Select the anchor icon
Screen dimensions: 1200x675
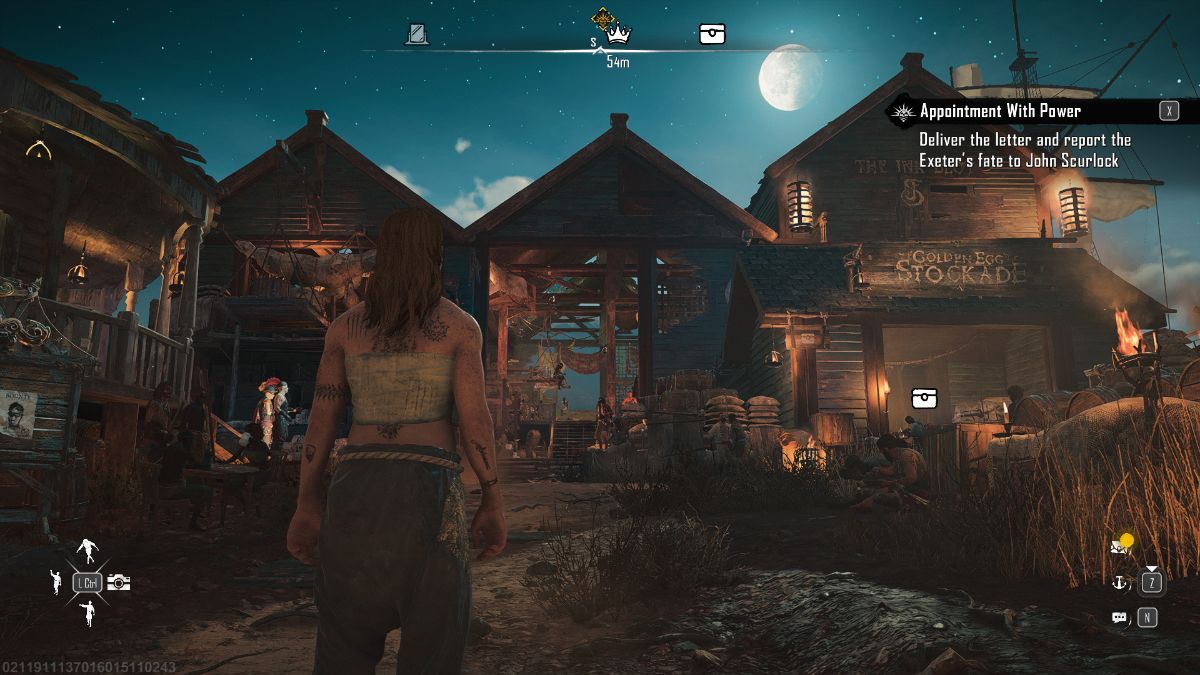coord(1119,582)
